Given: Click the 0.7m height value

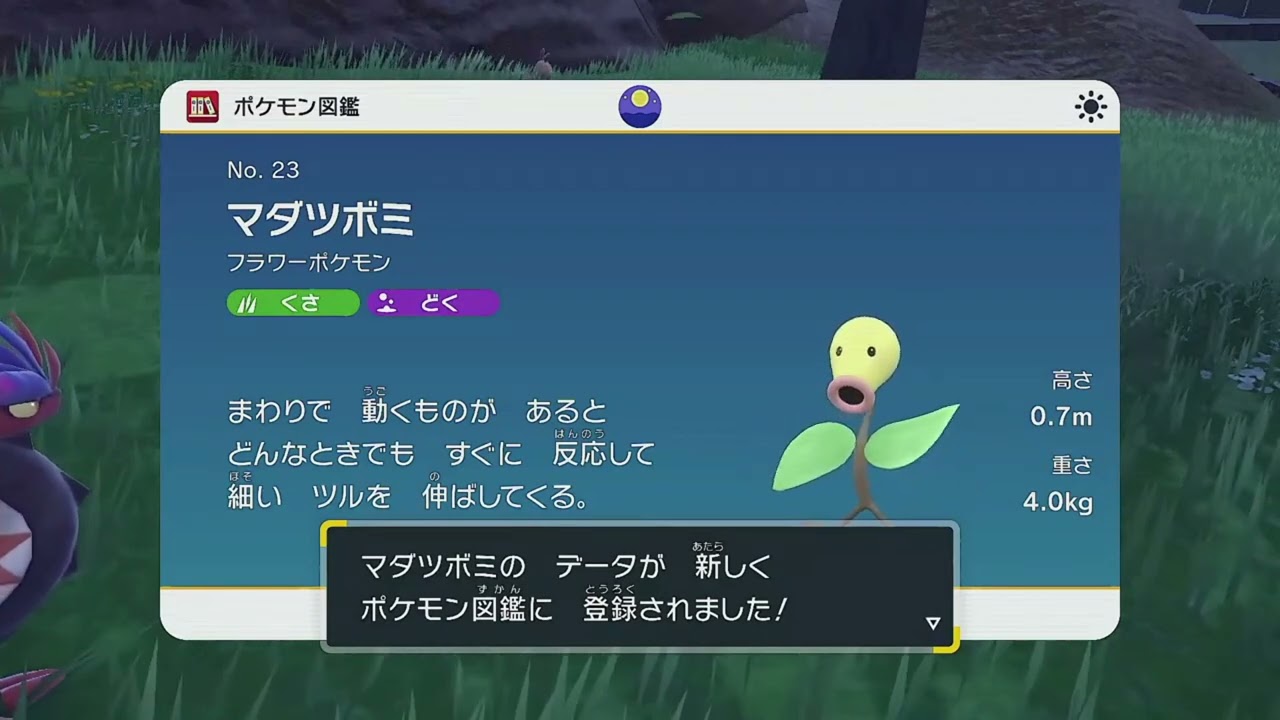Looking at the screenshot, I should 1063,413.
